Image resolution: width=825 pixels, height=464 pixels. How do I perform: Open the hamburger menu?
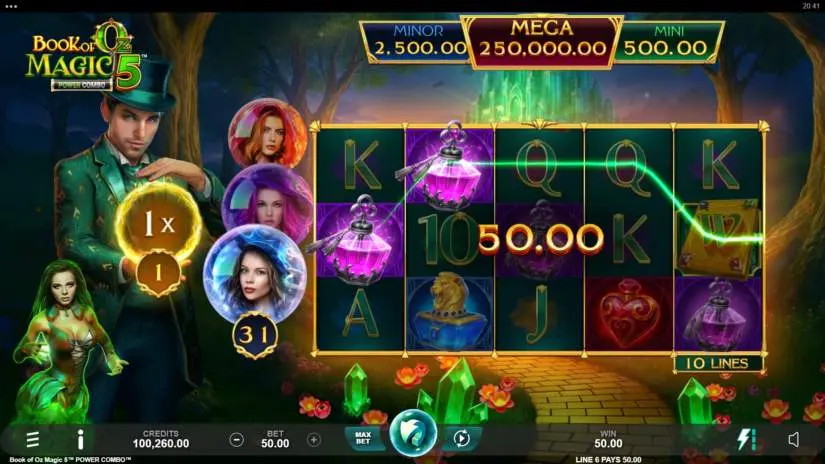point(33,438)
